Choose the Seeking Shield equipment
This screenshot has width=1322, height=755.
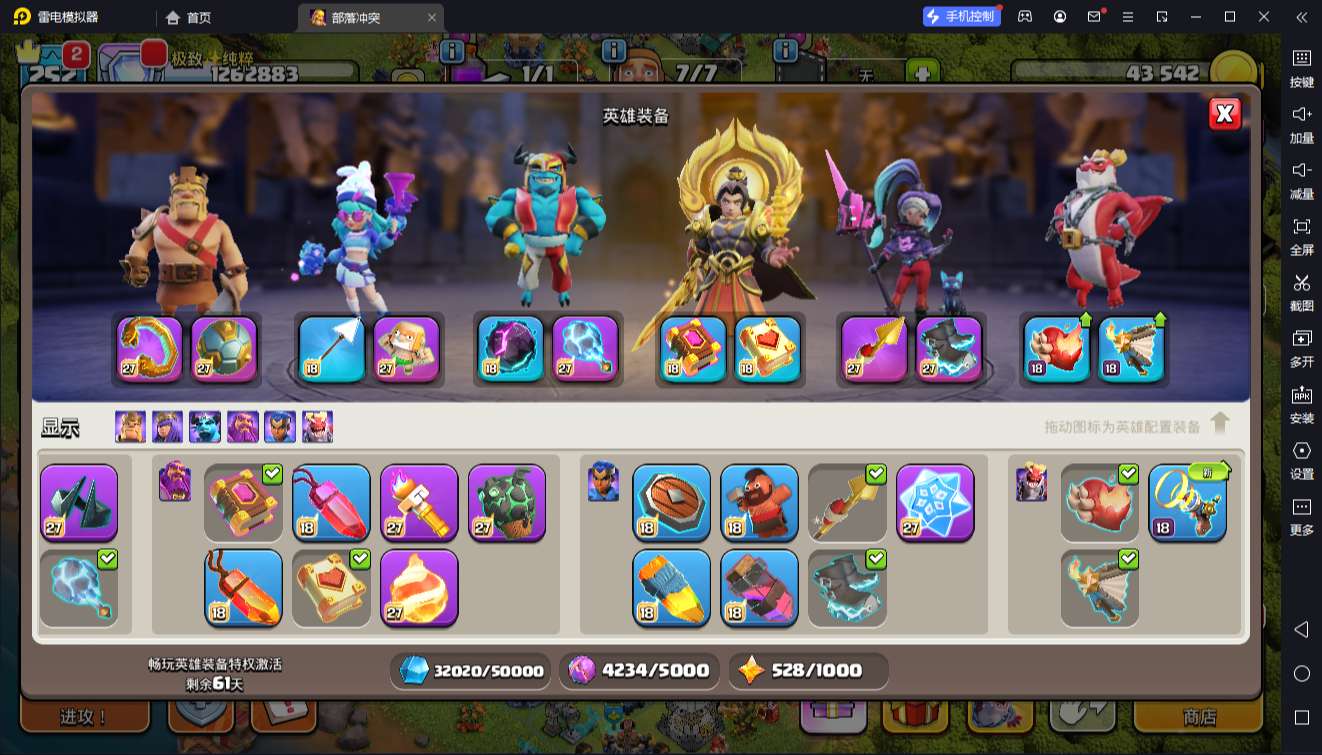click(671, 502)
